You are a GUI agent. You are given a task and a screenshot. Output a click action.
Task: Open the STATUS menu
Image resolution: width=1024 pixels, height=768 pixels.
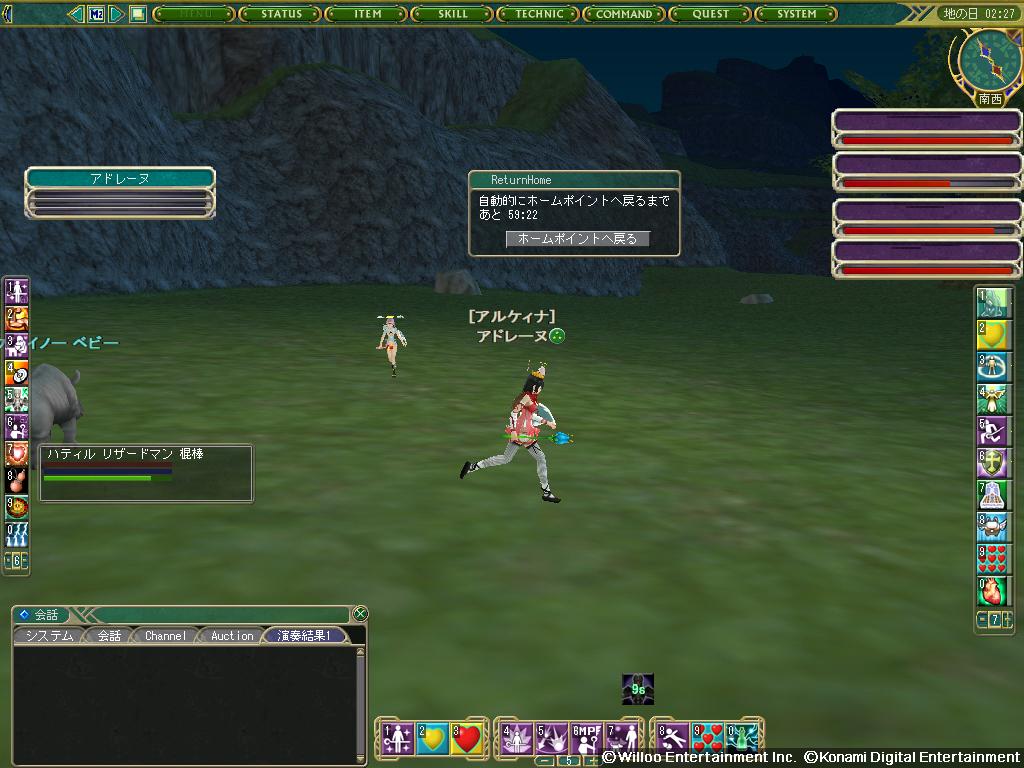(x=281, y=14)
